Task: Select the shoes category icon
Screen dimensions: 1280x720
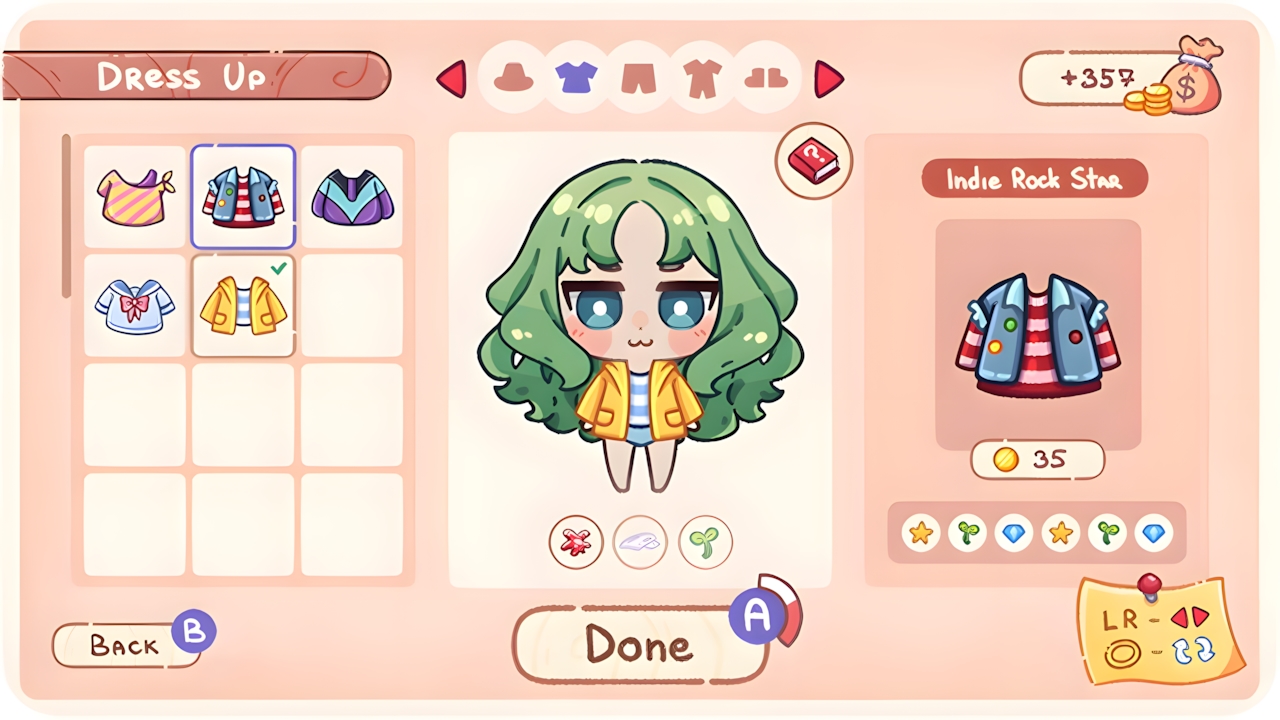Action: click(x=768, y=78)
